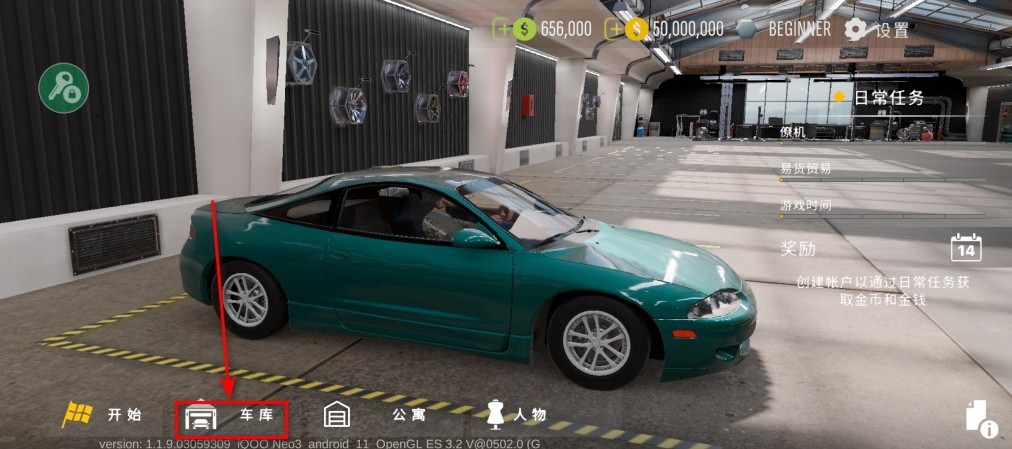Add gold coins with the yellow plus
The image size is (1012, 449).
(614, 29)
